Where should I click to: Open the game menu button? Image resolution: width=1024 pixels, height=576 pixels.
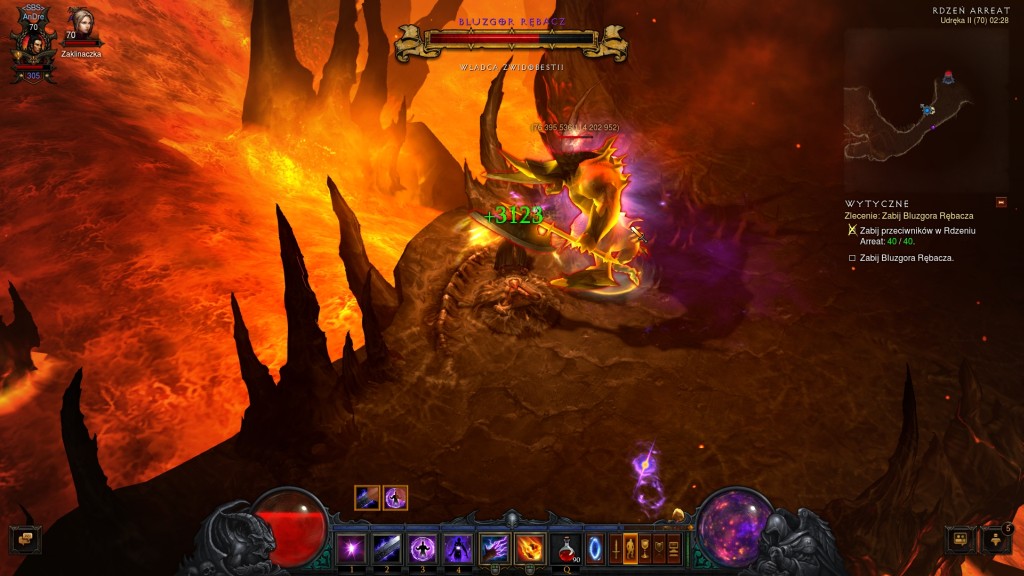pos(674,548)
